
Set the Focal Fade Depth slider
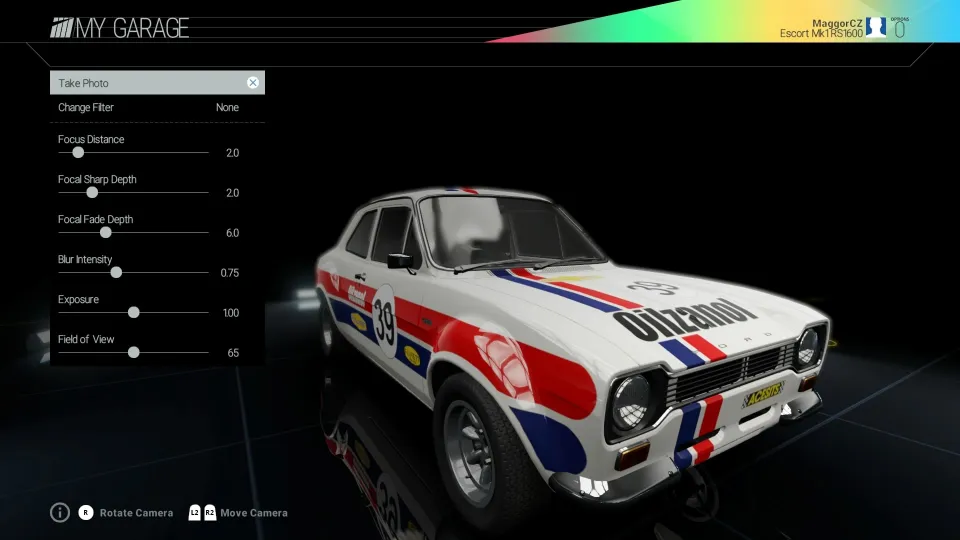pos(105,233)
